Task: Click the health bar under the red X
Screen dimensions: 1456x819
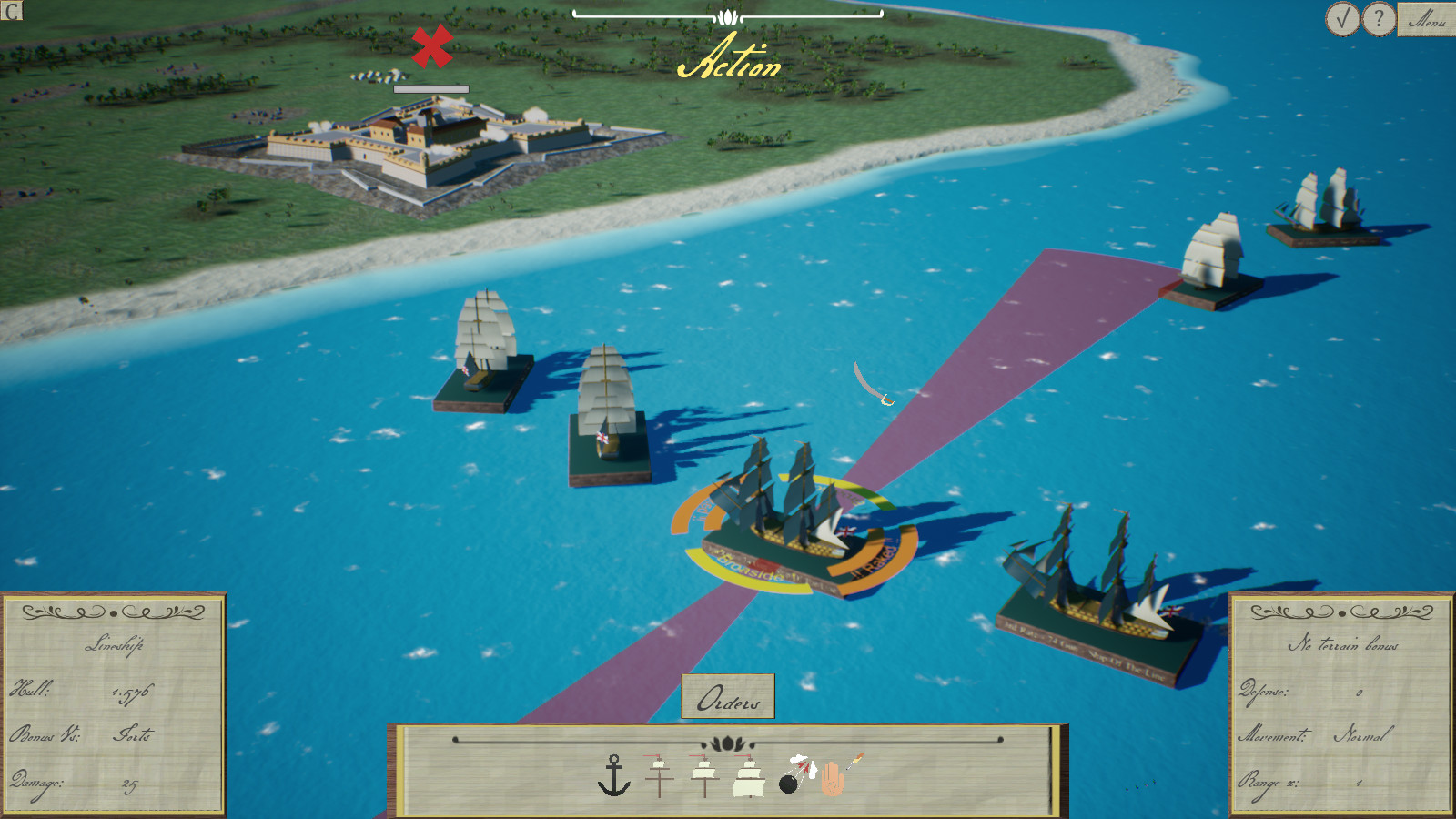Action: [430, 88]
